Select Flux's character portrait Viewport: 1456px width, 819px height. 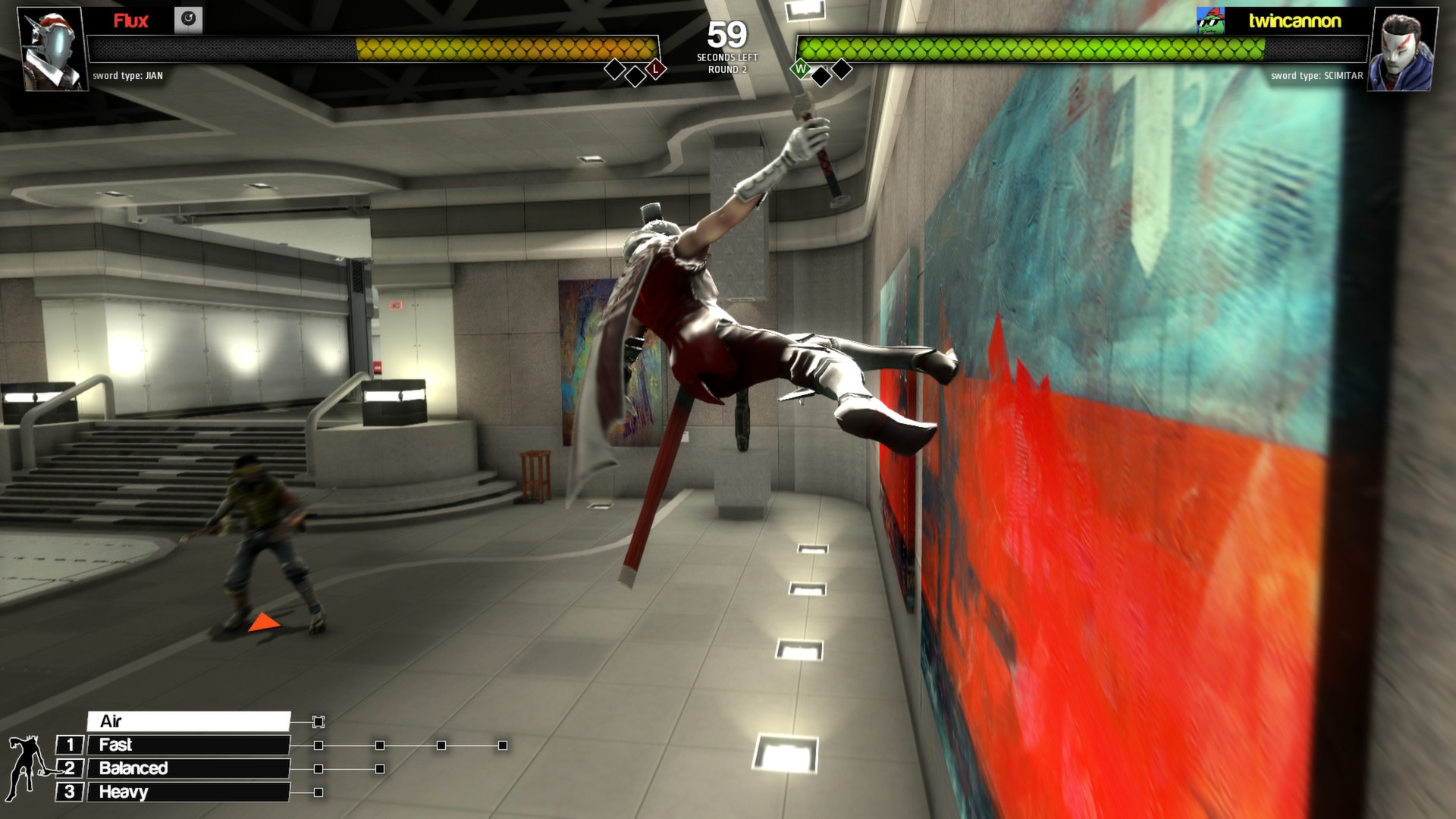coord(50,47)
